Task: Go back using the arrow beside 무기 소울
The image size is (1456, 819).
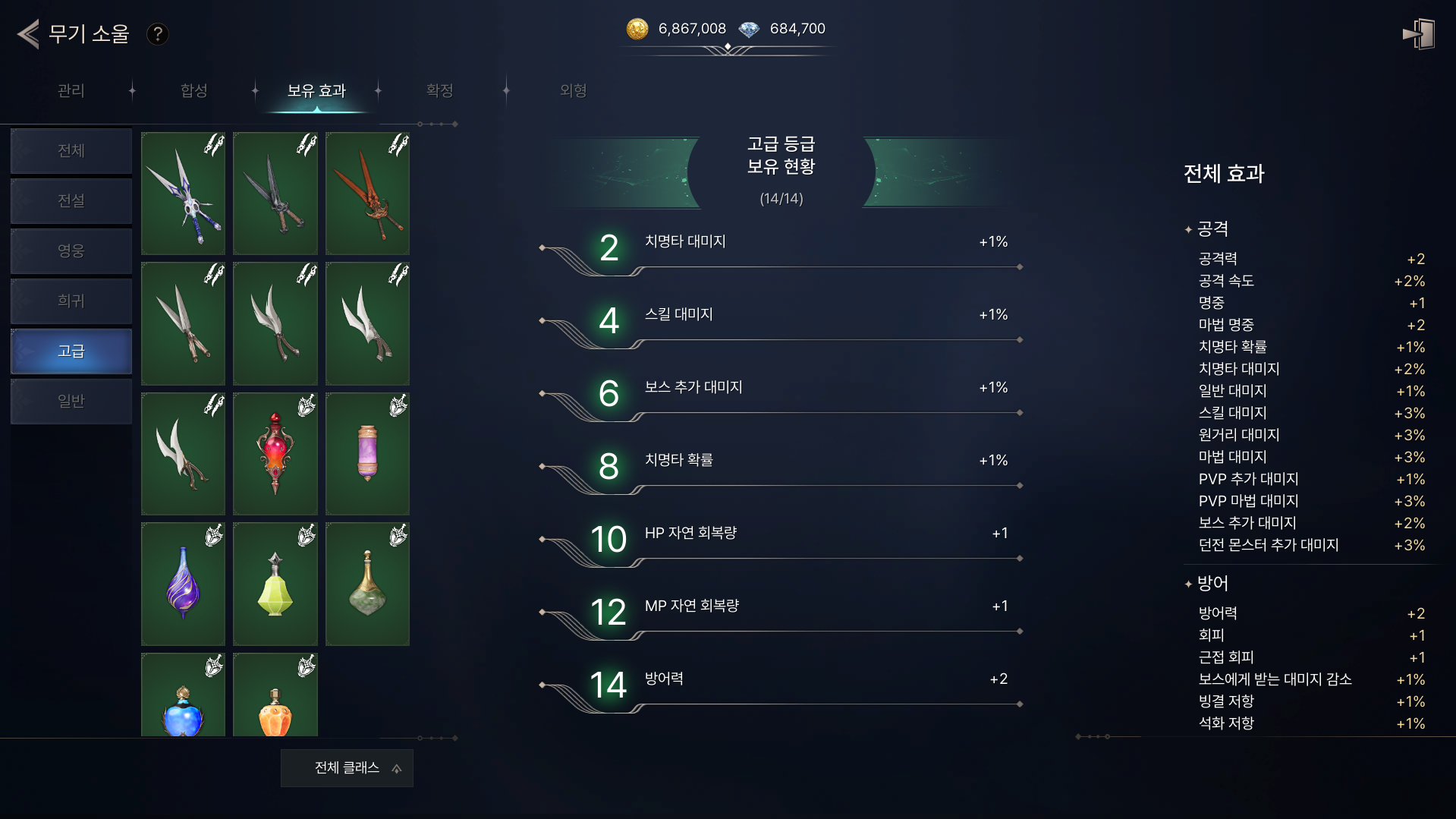Action: point(29,34)
